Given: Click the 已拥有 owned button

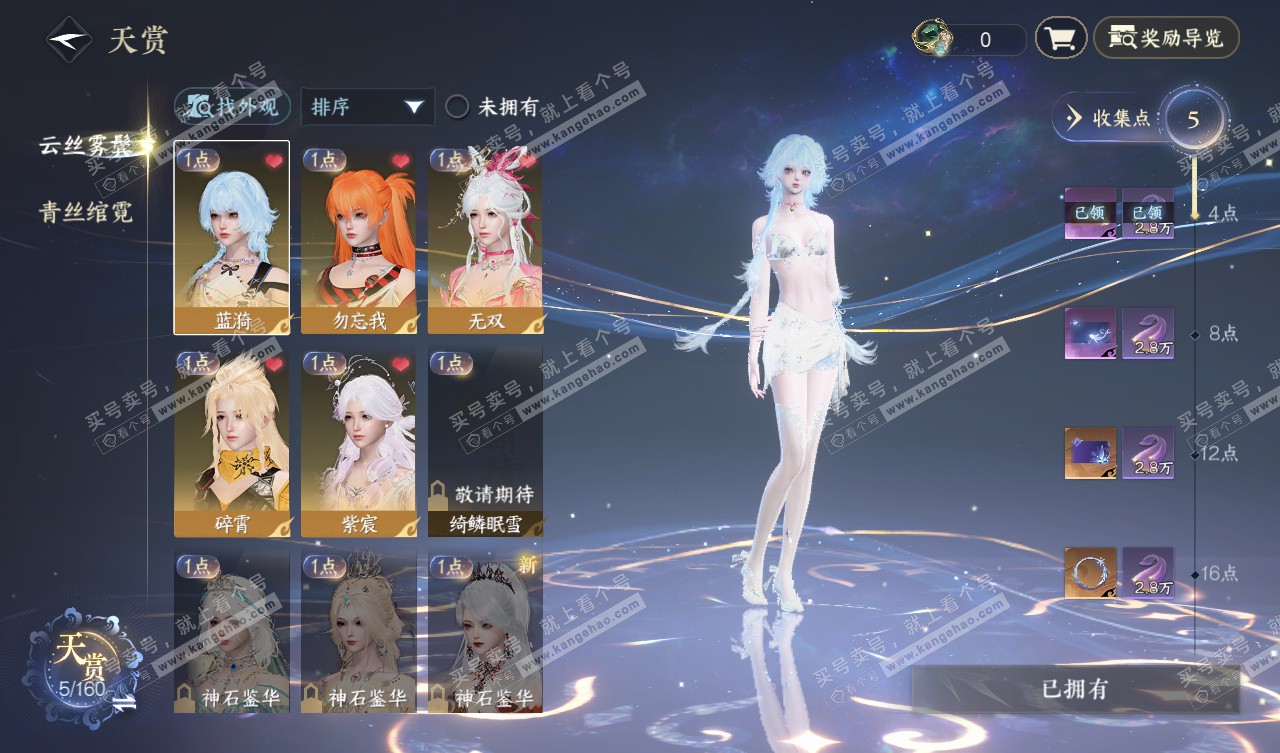Looking at the screenshot, I should coord(1075,689).
